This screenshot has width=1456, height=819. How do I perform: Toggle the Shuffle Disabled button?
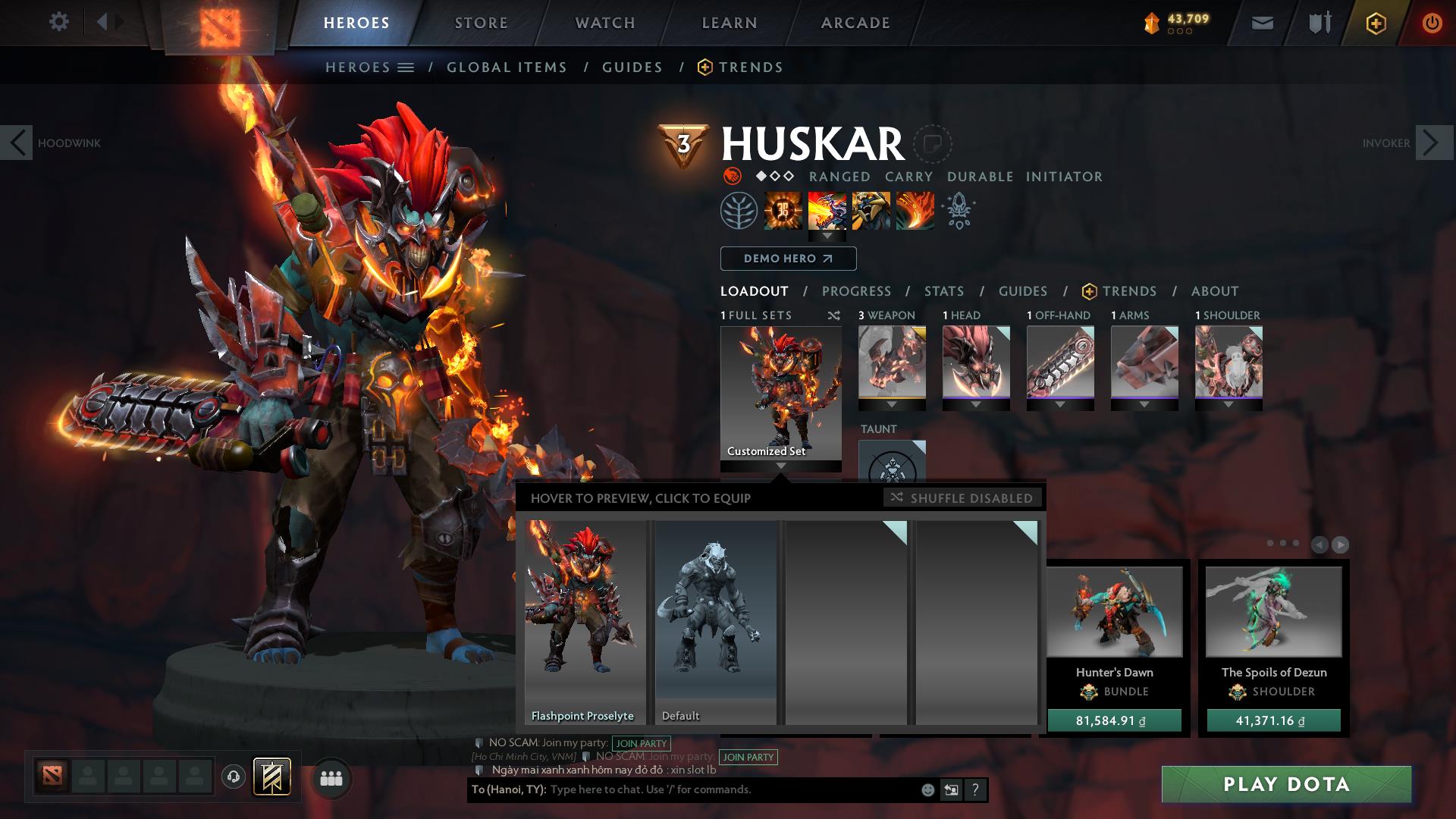(962, 498)
